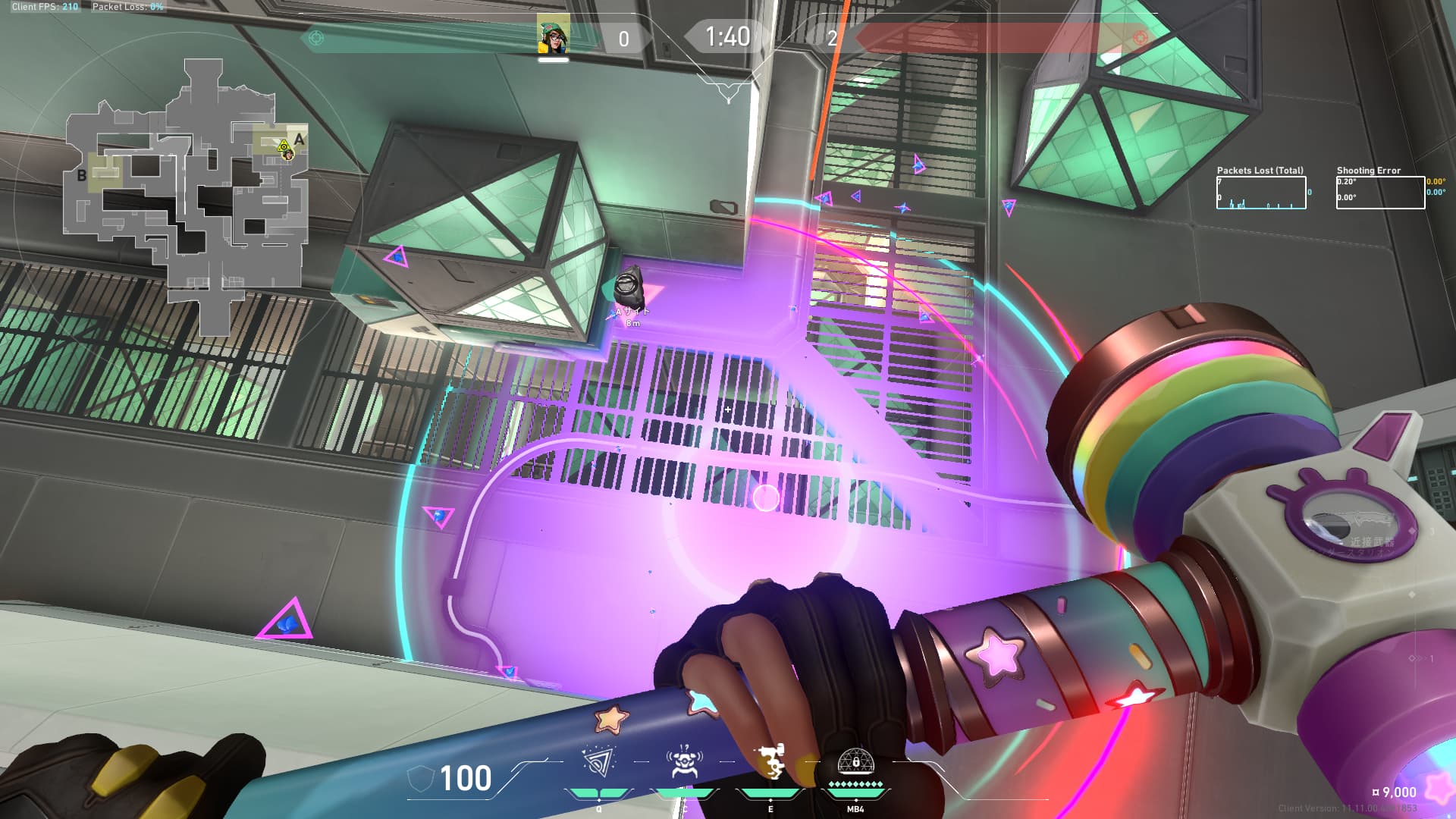Click the Packets Lost graph panel
The height and width of the screenshot is (819, 1456).
coord(1261,193)
